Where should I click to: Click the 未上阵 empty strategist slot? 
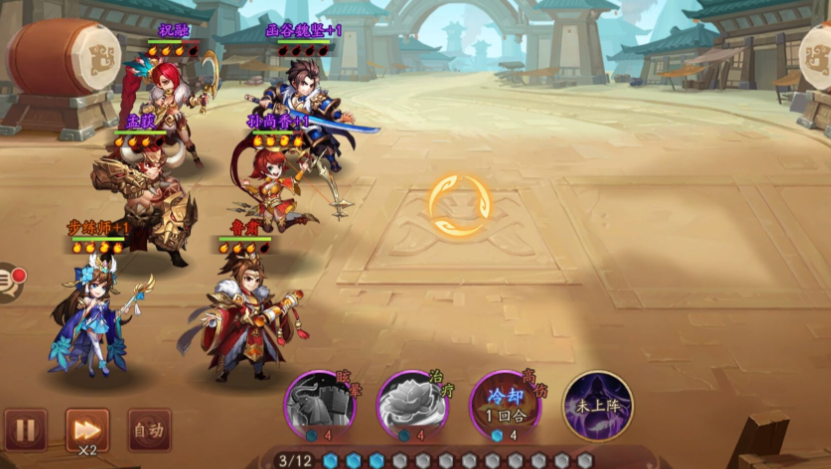point(597,405)
